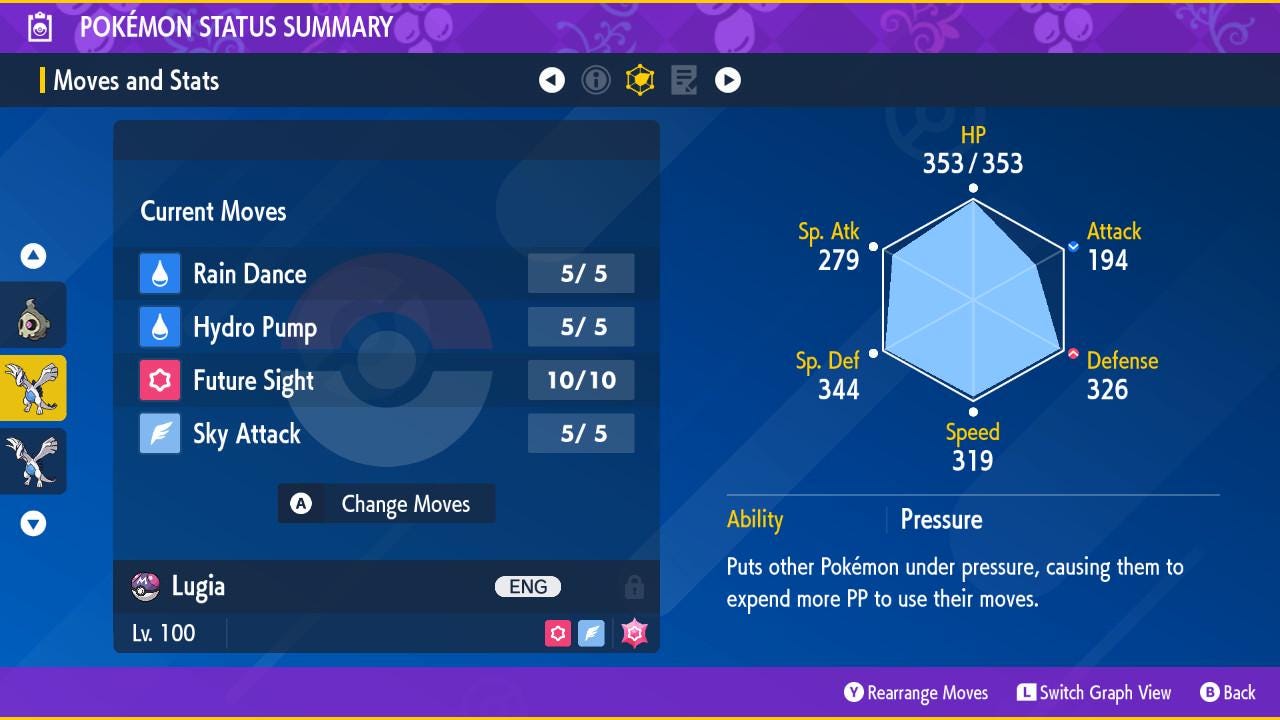The height and width of the screenshot is (720, 1280).
Task: Open the memo notes tab
Action: click(684, 80)
